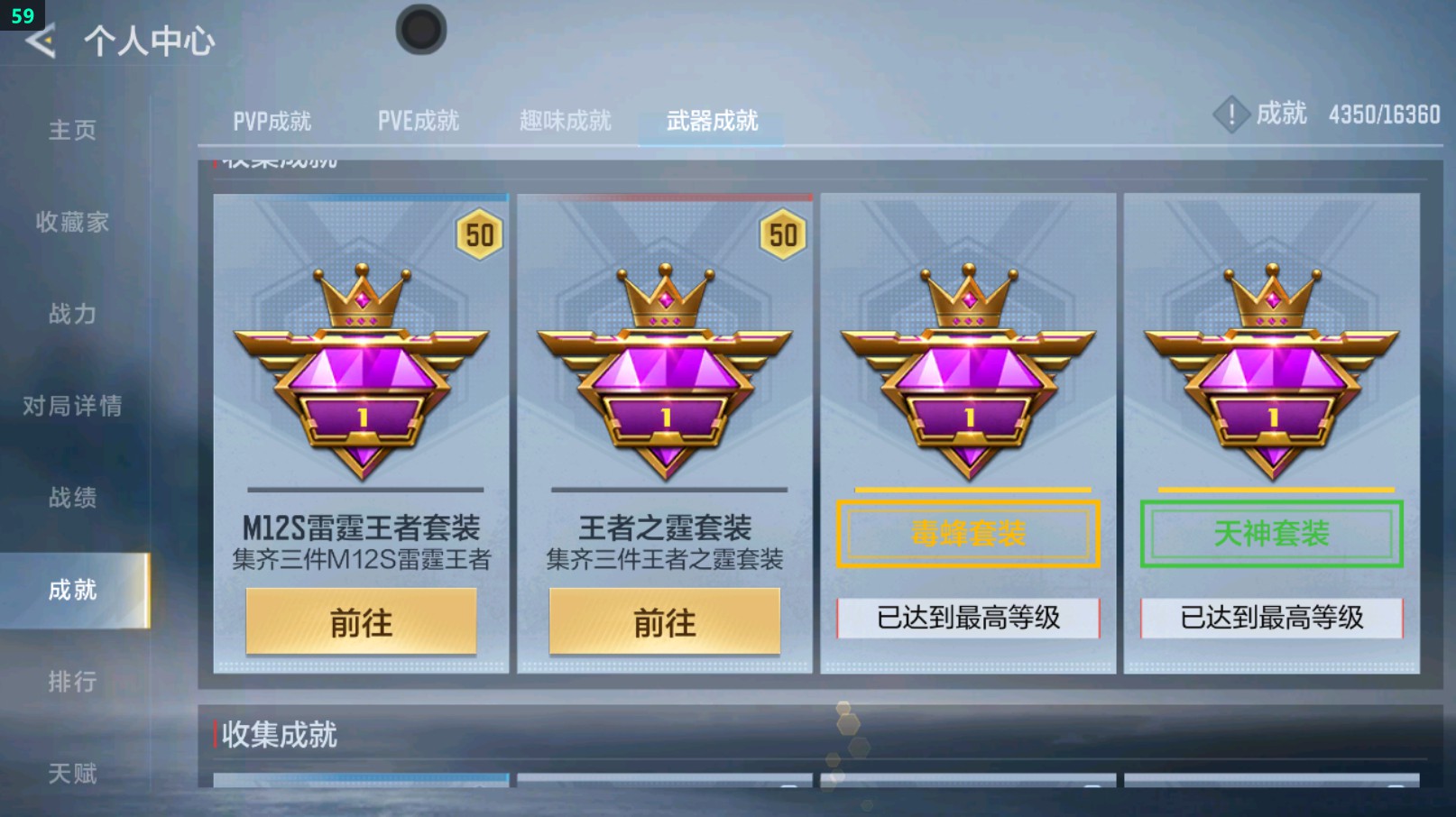Click the exclamation achievement icon near 成就 4350/16360
This screenshot has height=817, width=1456.
(x=1233, y=115)
